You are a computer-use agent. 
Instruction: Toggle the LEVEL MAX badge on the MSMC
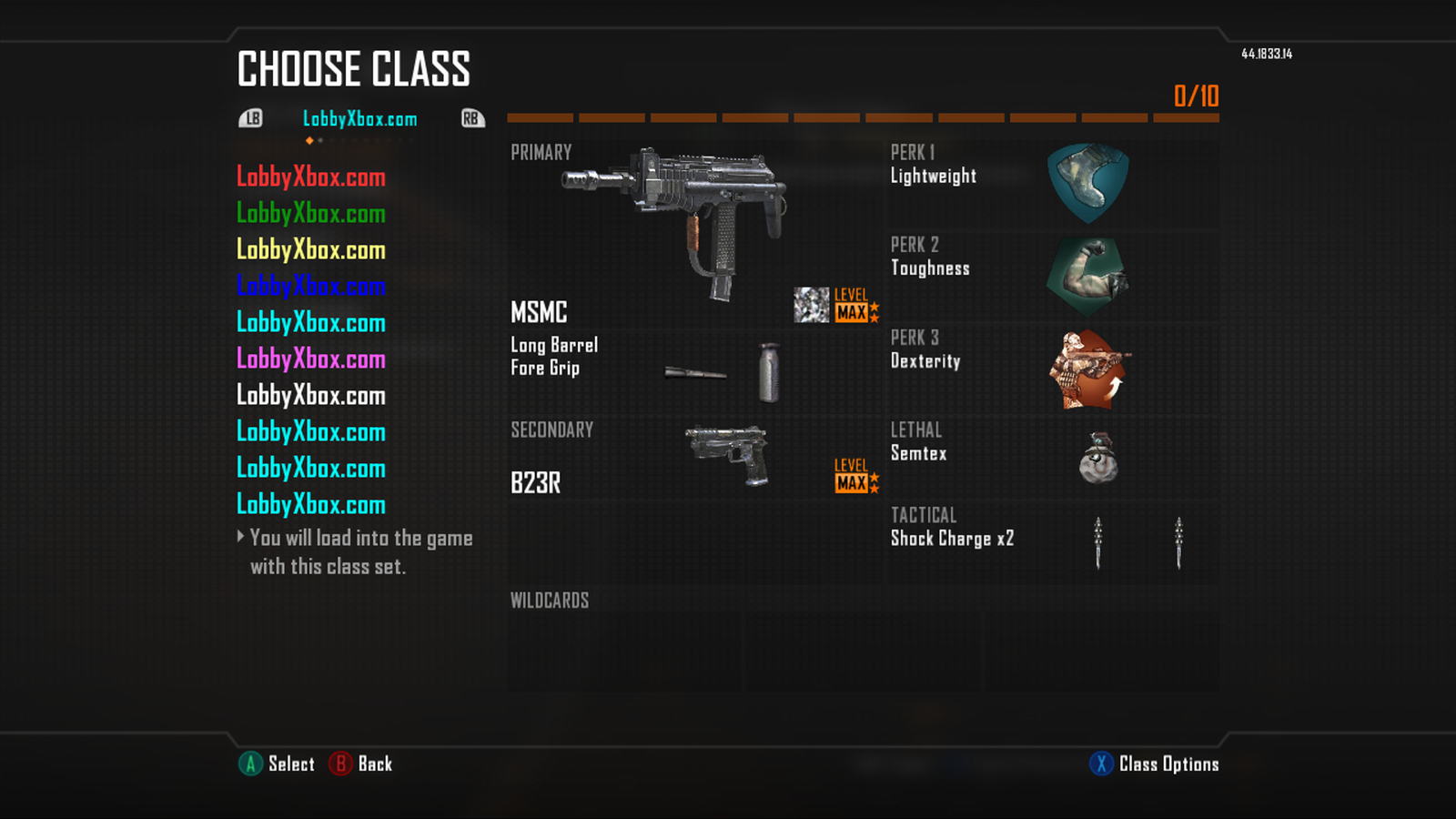pos(854,308)
